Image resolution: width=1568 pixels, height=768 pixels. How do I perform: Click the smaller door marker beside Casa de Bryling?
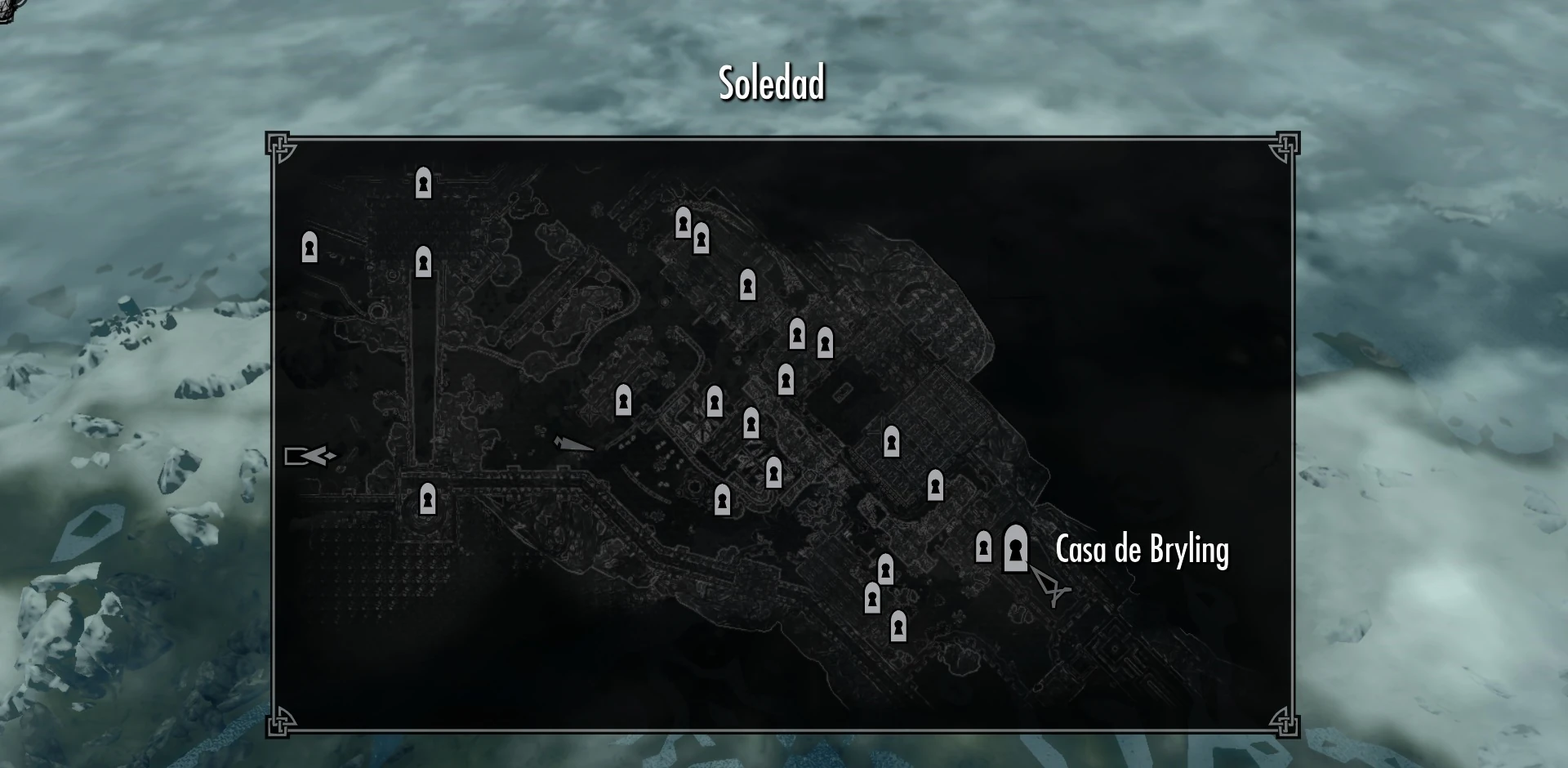tap(982, 549)
